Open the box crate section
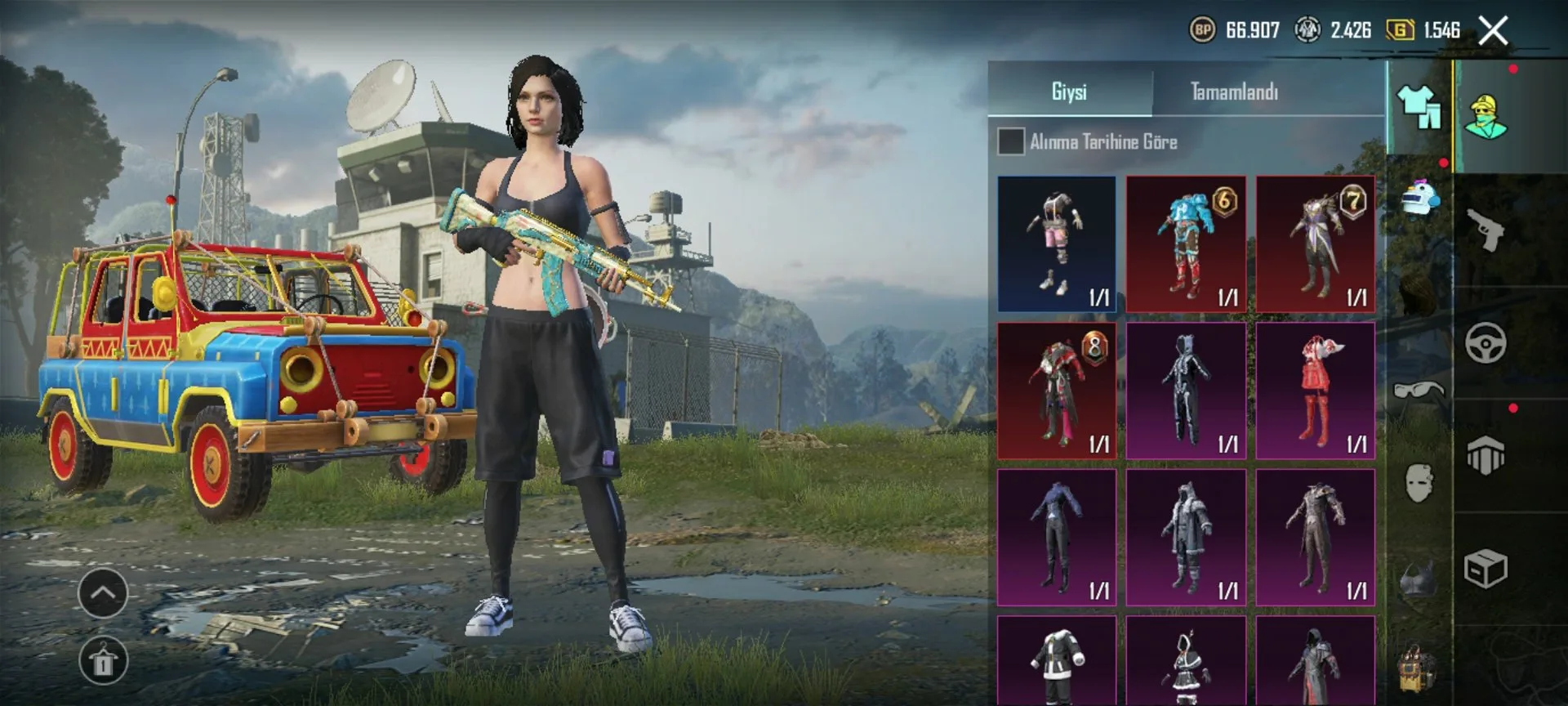The height and width of the screenshot is (706, 1568). 1486,570
